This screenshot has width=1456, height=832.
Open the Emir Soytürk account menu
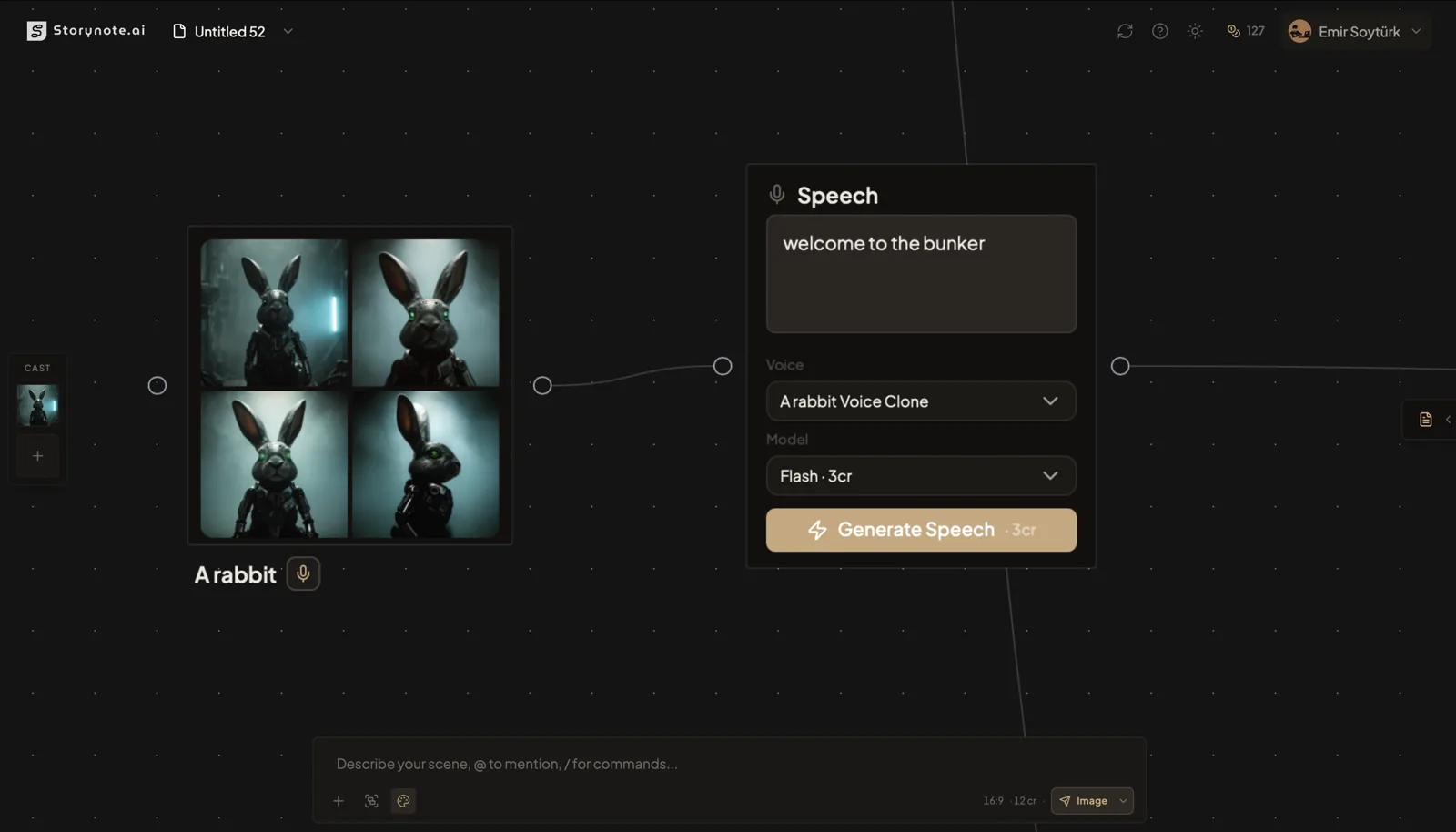1355,31
